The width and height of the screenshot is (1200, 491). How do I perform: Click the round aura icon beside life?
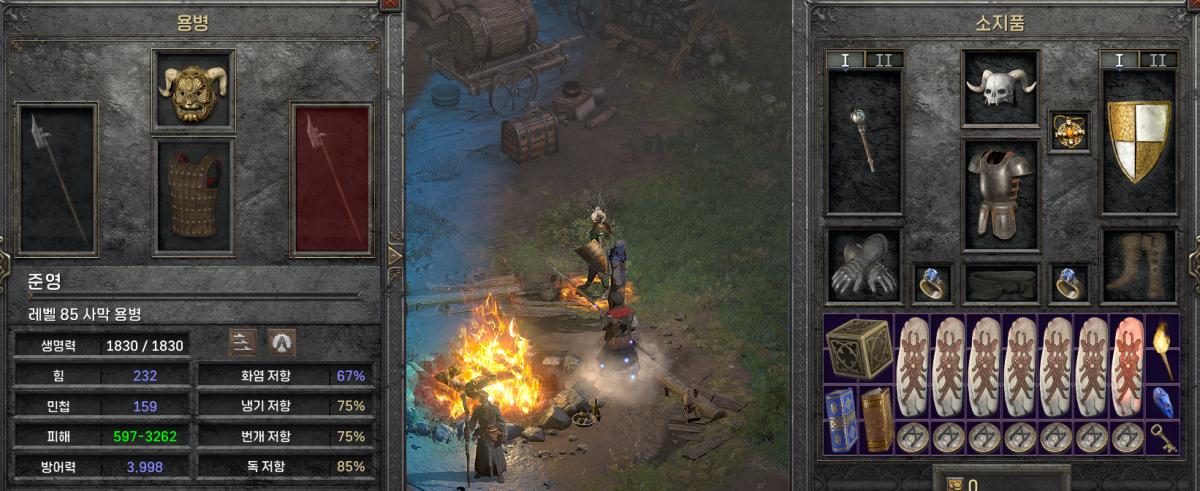pyautogui.click(x=282, y=342)
